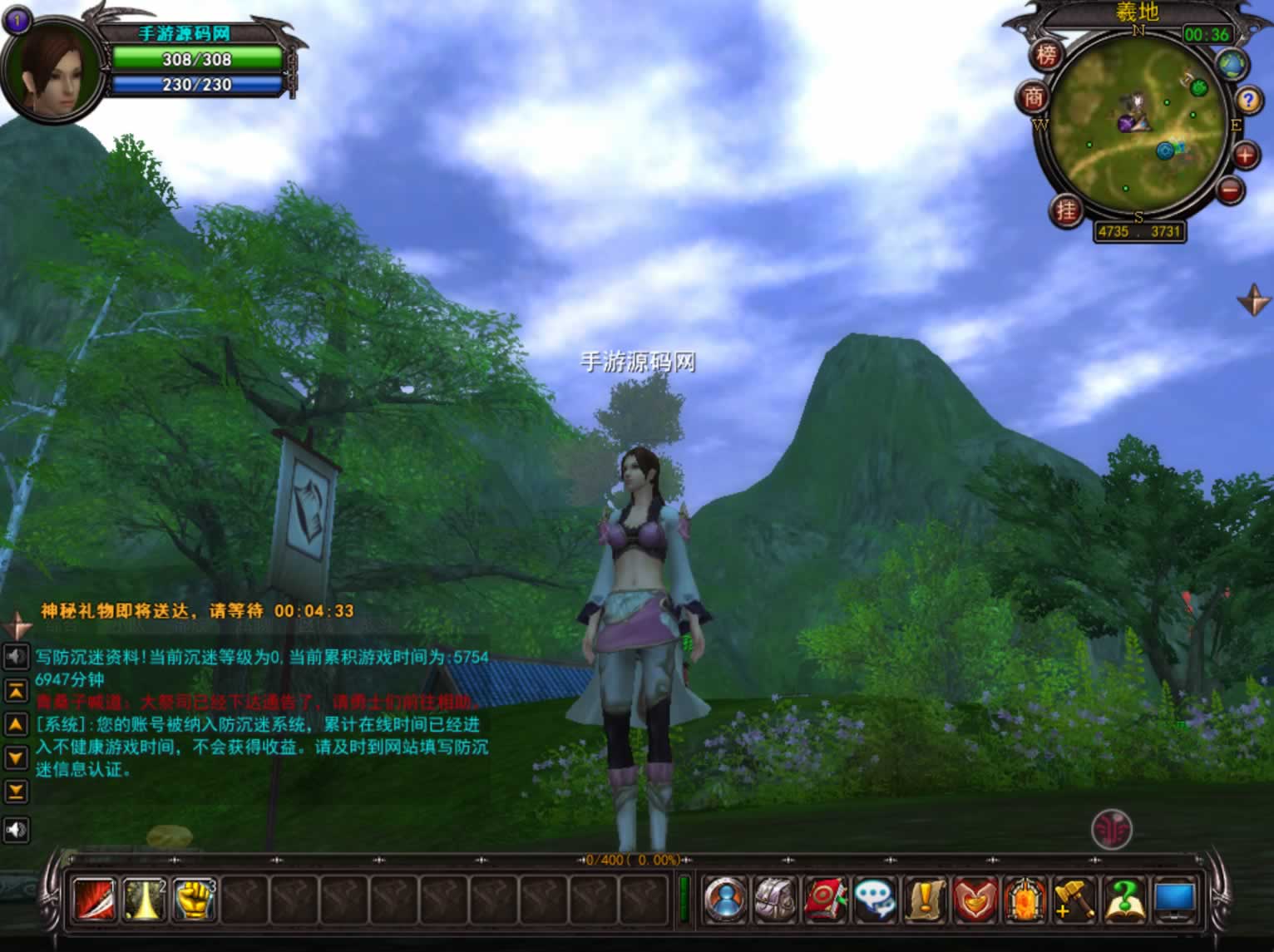Open the chat bubbles social panel
Screen dimensions: 1274x952
tap(875, 899)
